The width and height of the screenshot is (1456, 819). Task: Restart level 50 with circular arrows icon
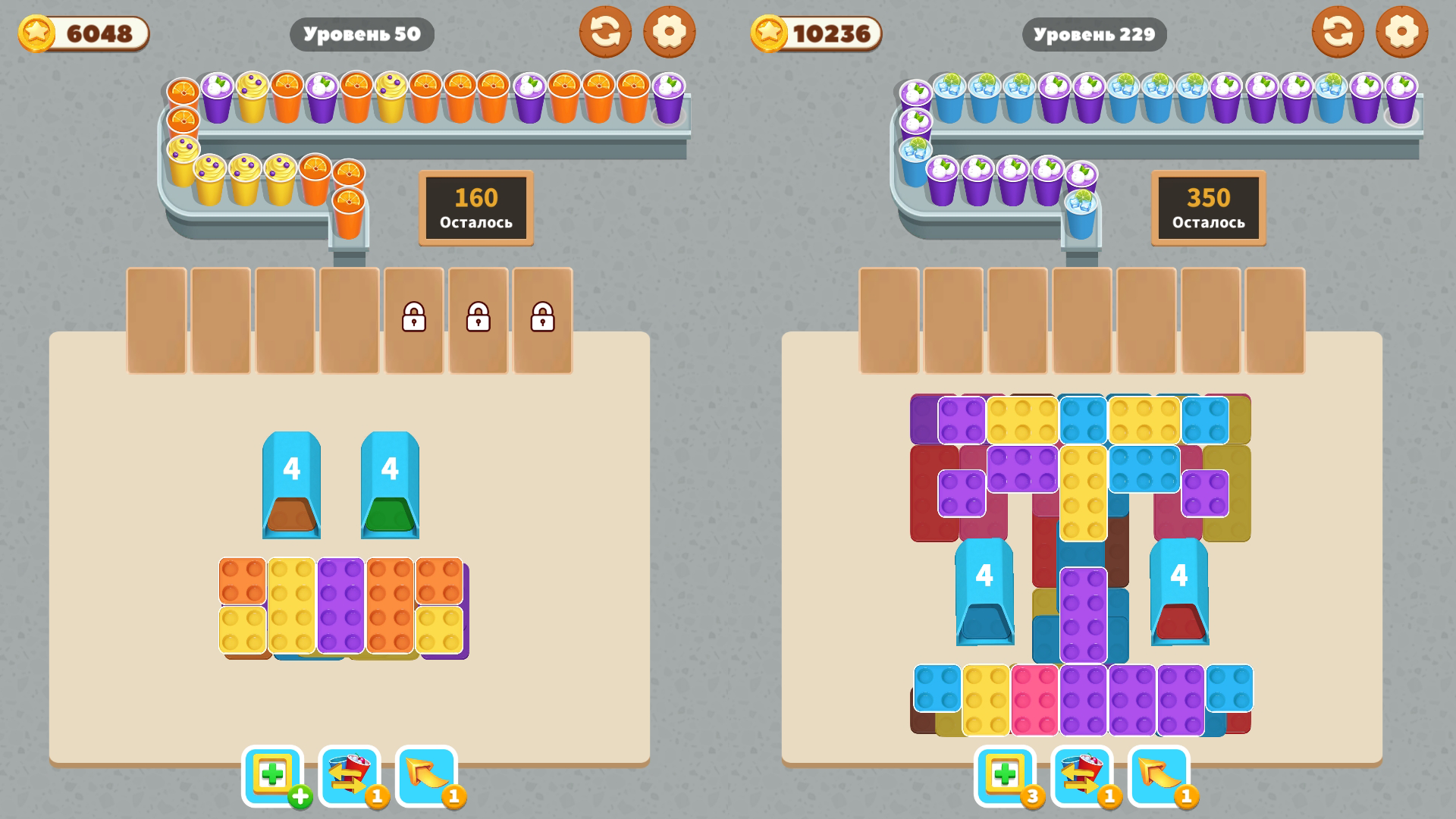(605, 33)
